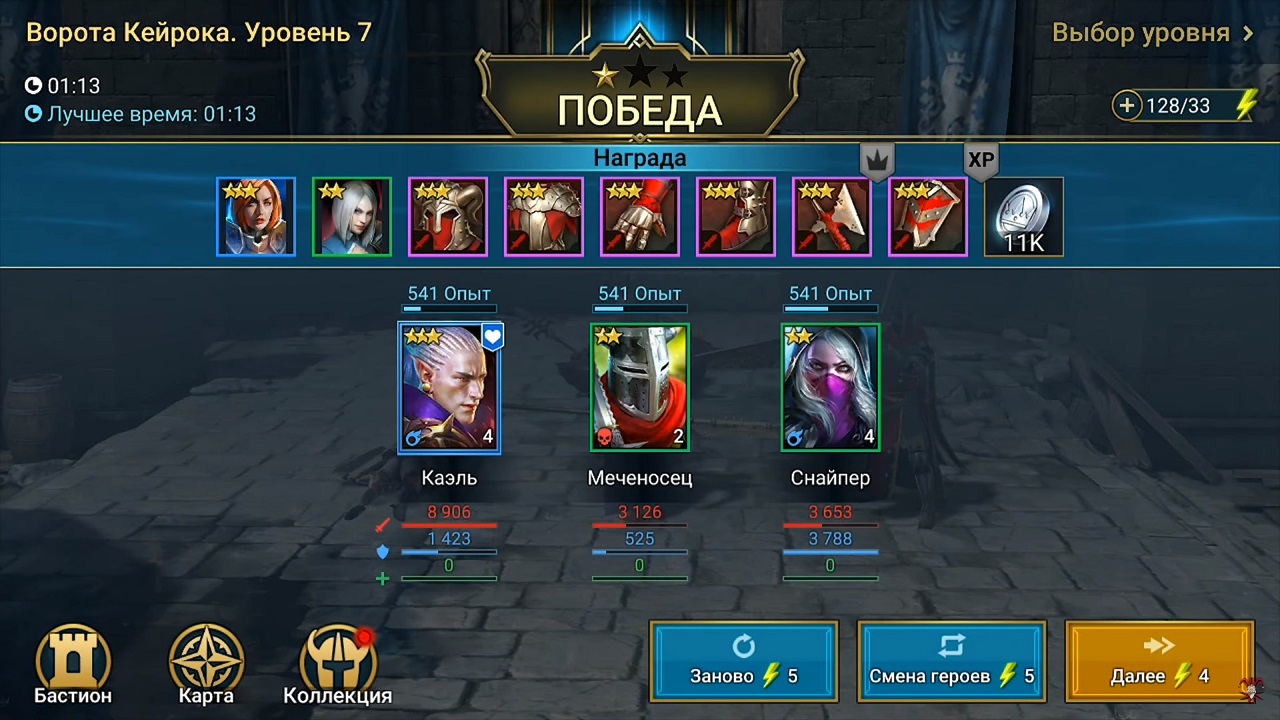Viewport: 1280px width, 720px height.
Task: Inspect the red-haired hero reward
Action: (256, 217)
